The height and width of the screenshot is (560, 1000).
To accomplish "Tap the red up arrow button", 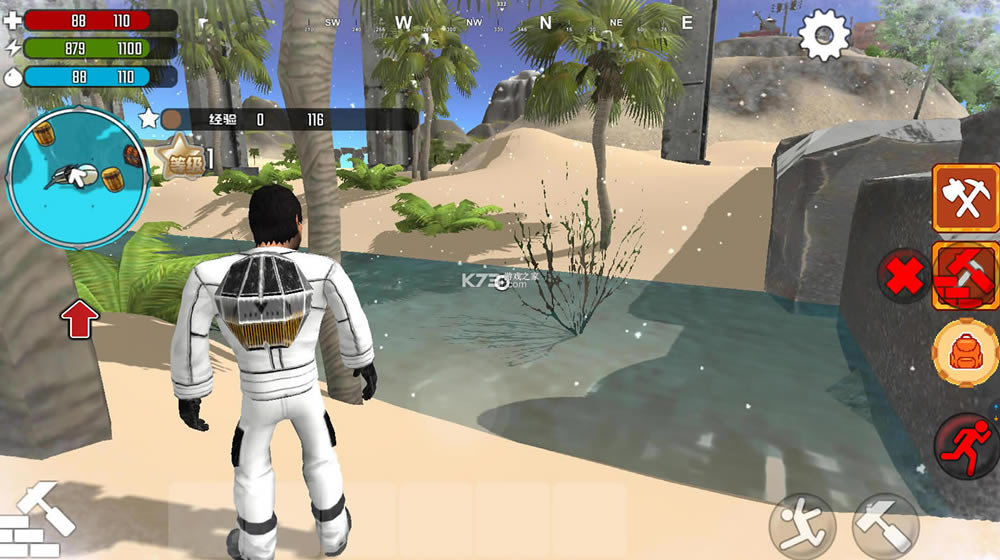I will point(80,319).
